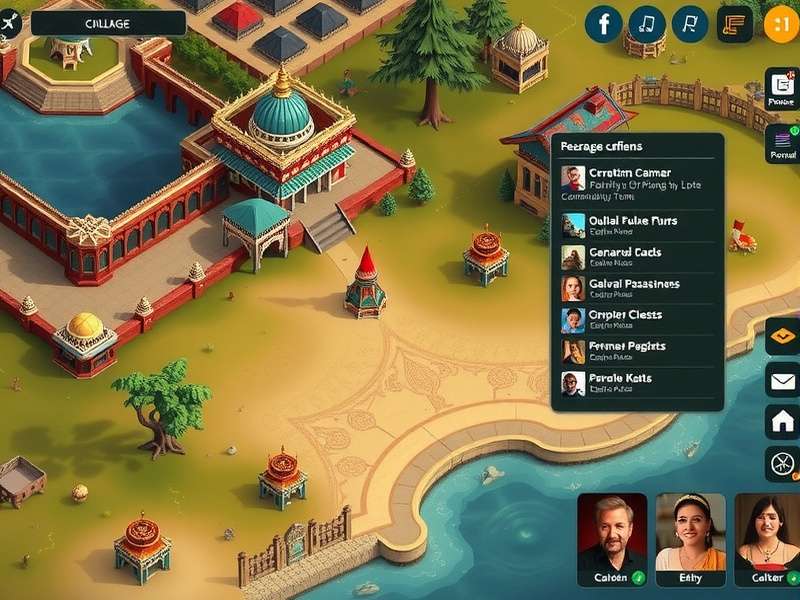Open the purple-lined side panel button

click(781, 143)
